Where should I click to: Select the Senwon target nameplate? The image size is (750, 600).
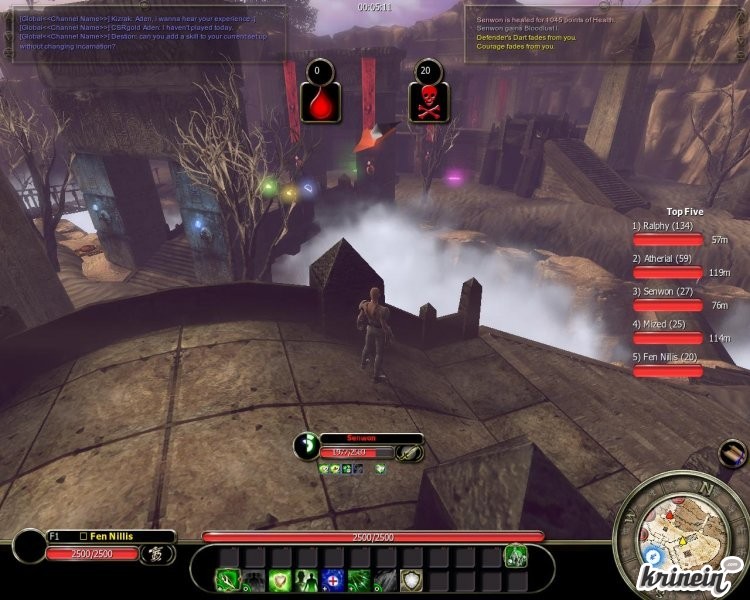(371, 438)
